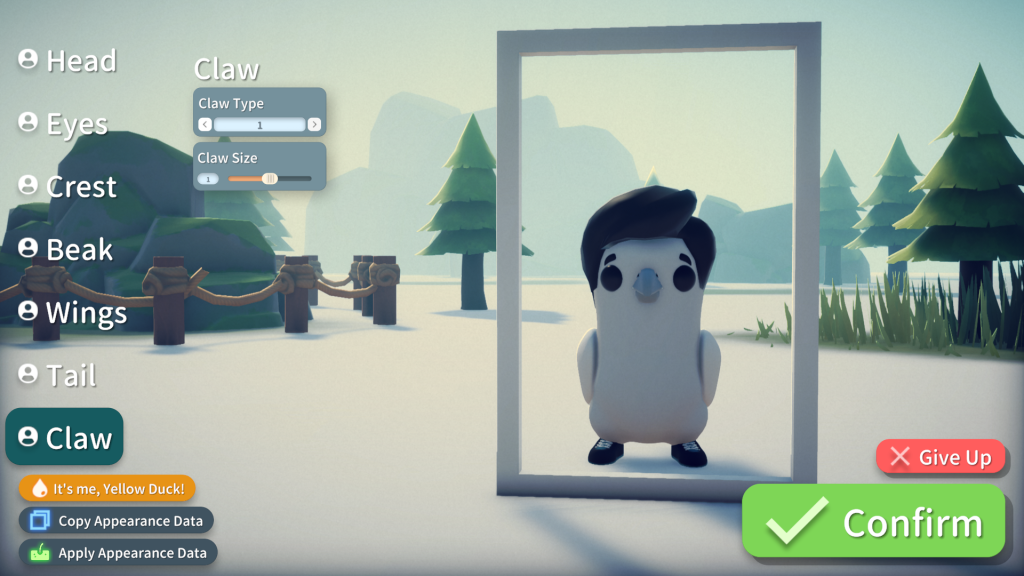This screenshot has height=576, width=1024.
Task: Click the next Claw Type arrow
Action: [x=314, y=125]
